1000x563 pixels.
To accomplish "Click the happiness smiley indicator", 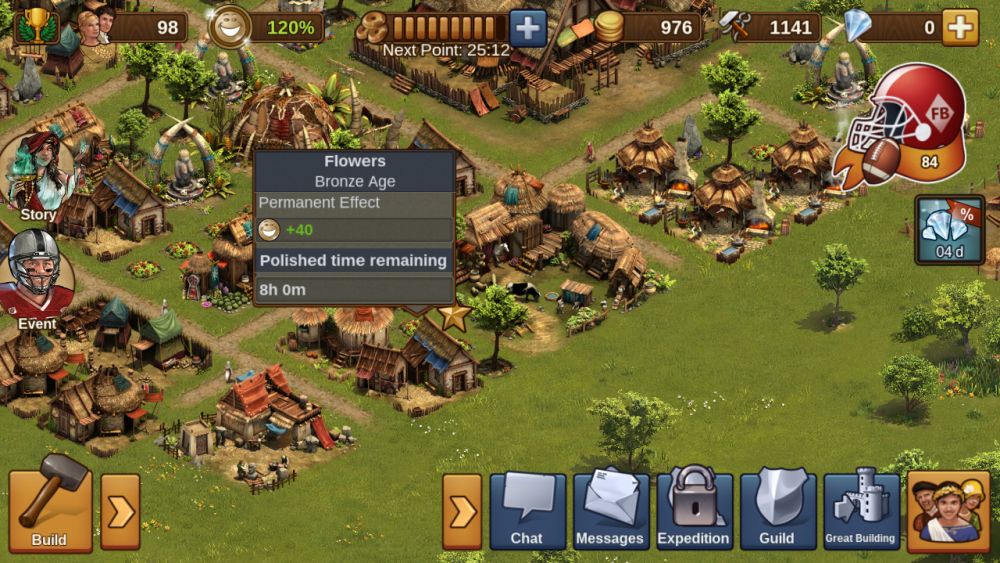I will point(231,27).
